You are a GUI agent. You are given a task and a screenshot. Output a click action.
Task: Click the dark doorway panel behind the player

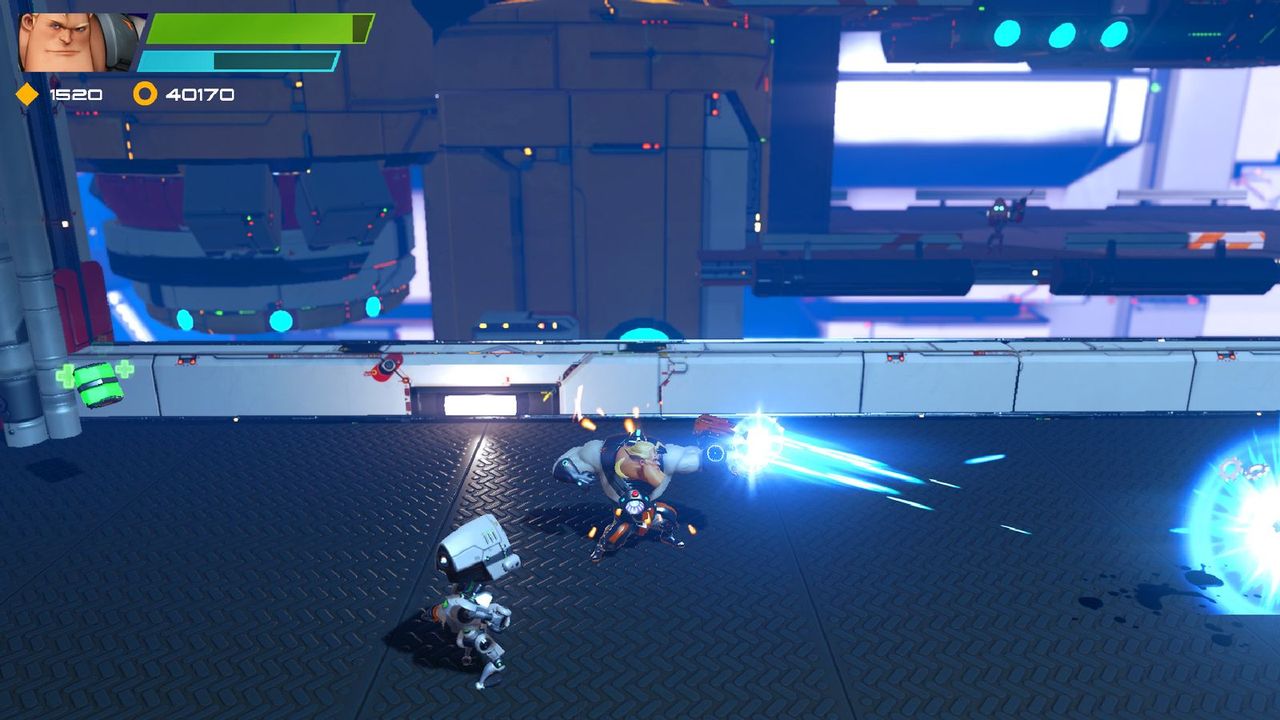tap(487, 402)
